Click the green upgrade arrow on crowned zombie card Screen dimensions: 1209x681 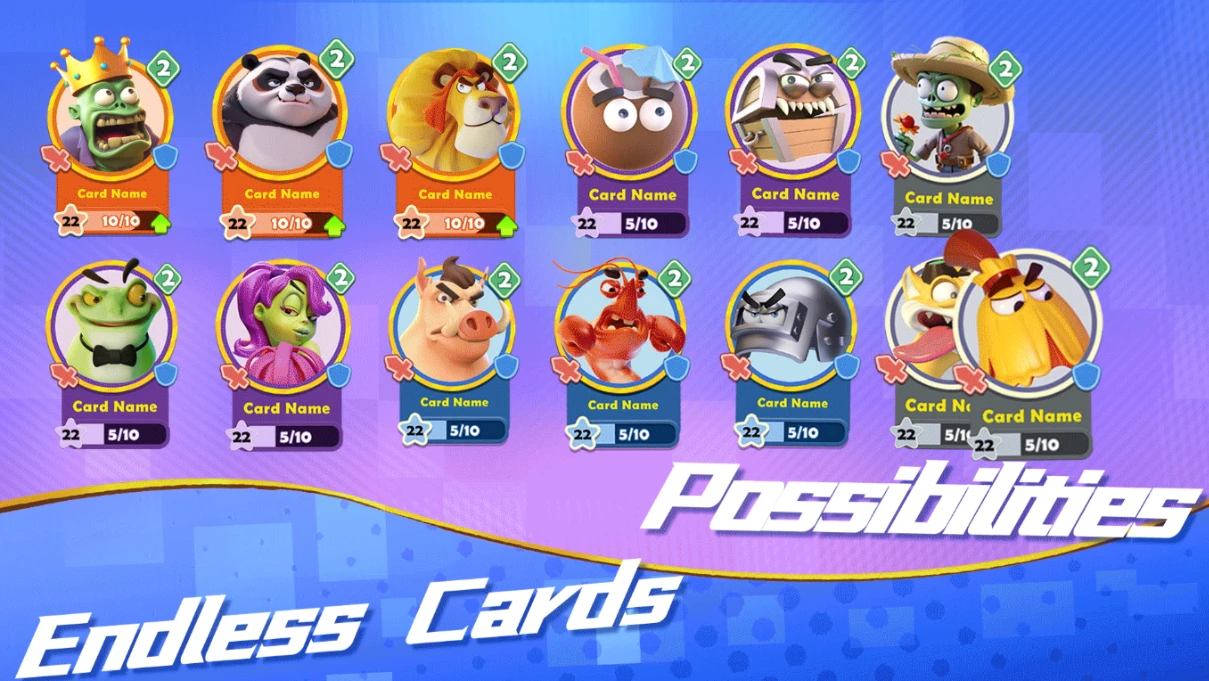tap(162, 222)
